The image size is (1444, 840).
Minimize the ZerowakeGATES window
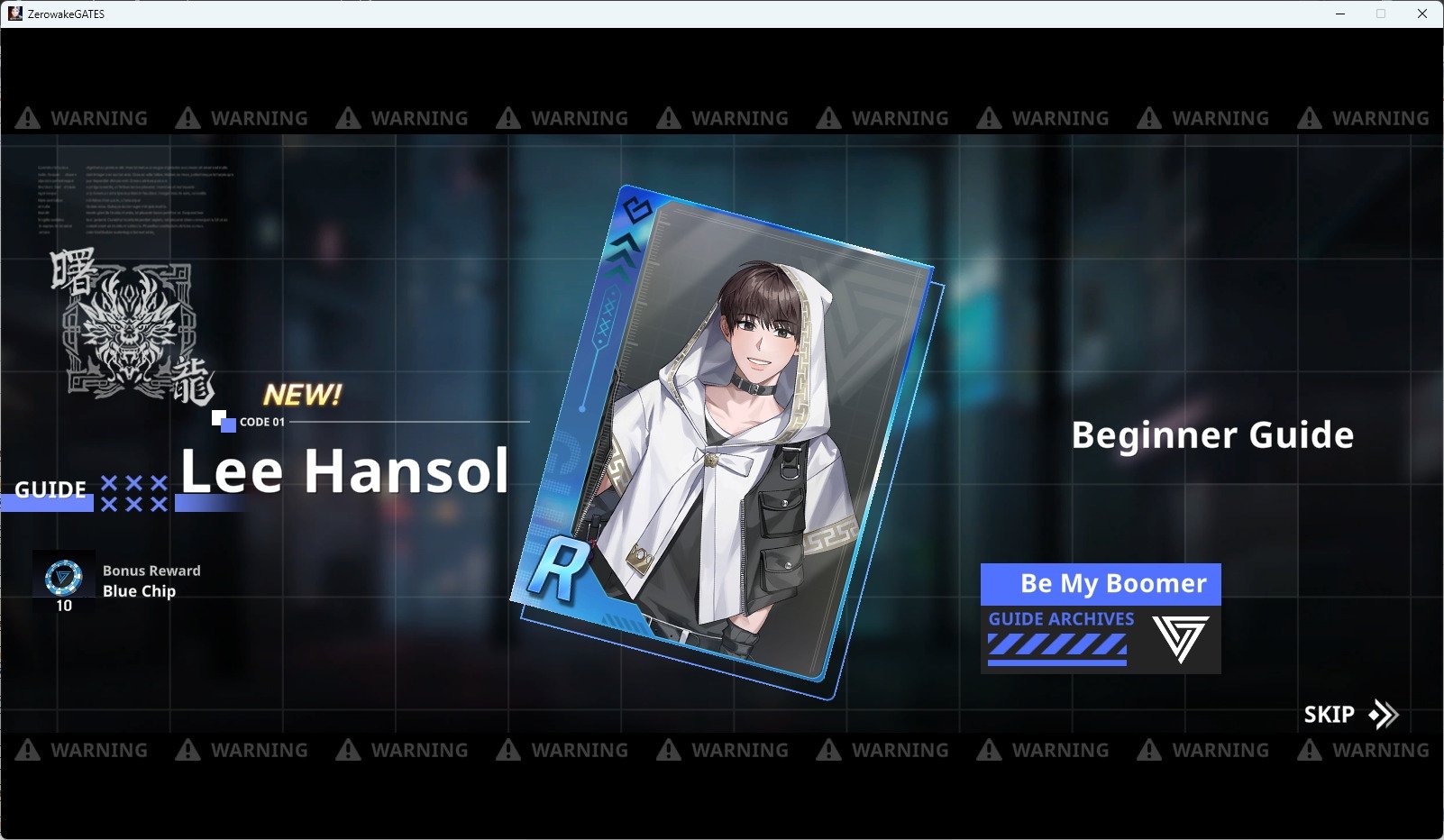point(1340,14)
